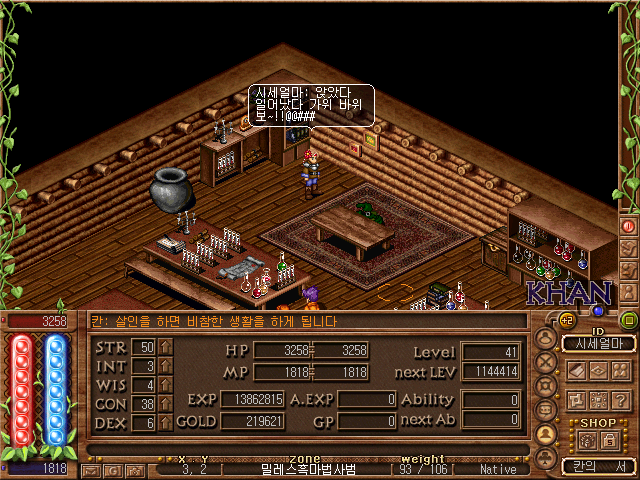The width and height of the screenshot is (640, 480).
Task: Activate the green square round button
Action: (x=629, y=320)
